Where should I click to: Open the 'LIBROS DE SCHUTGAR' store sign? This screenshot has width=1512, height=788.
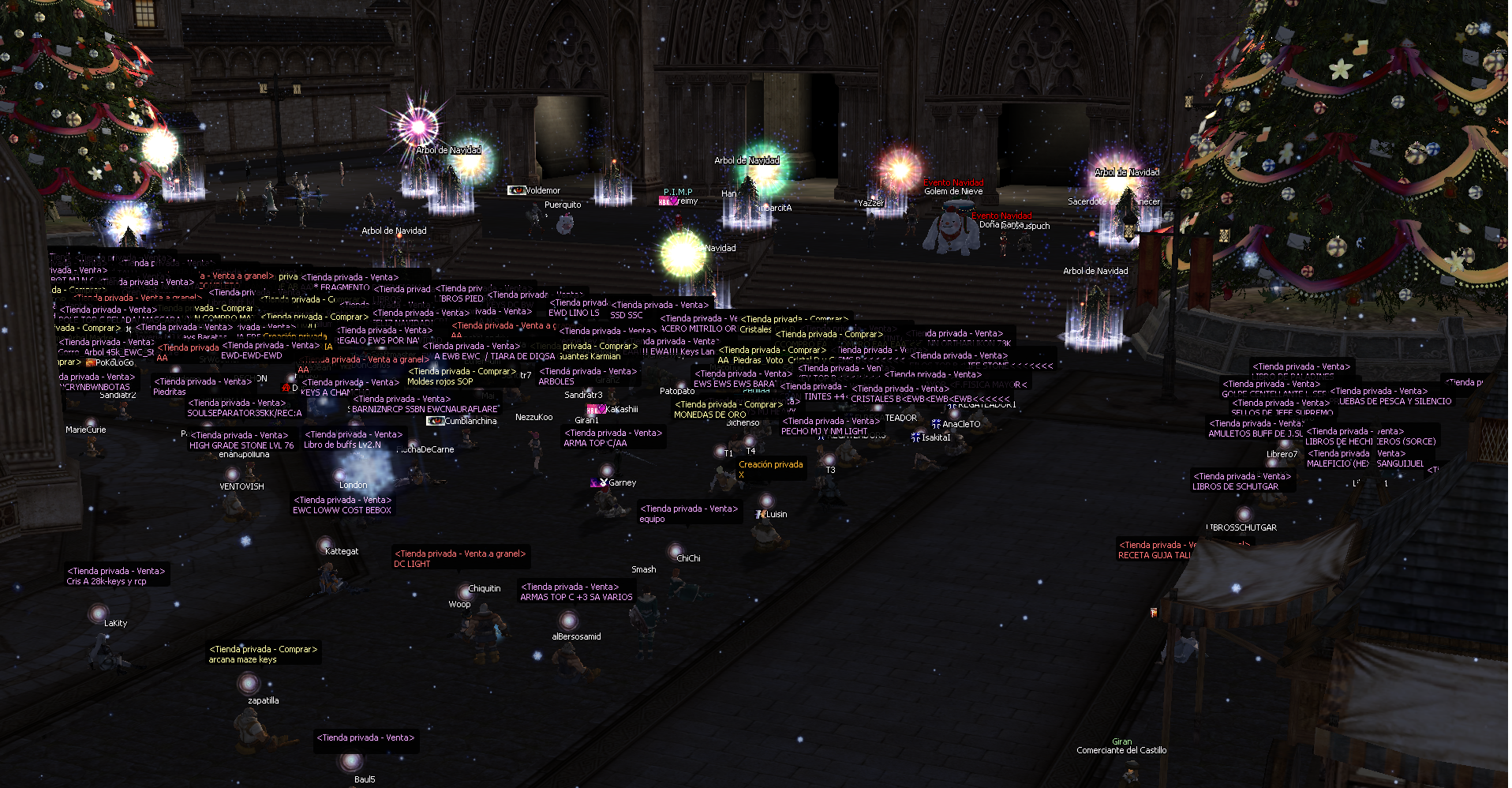[x=1241, y=482]
